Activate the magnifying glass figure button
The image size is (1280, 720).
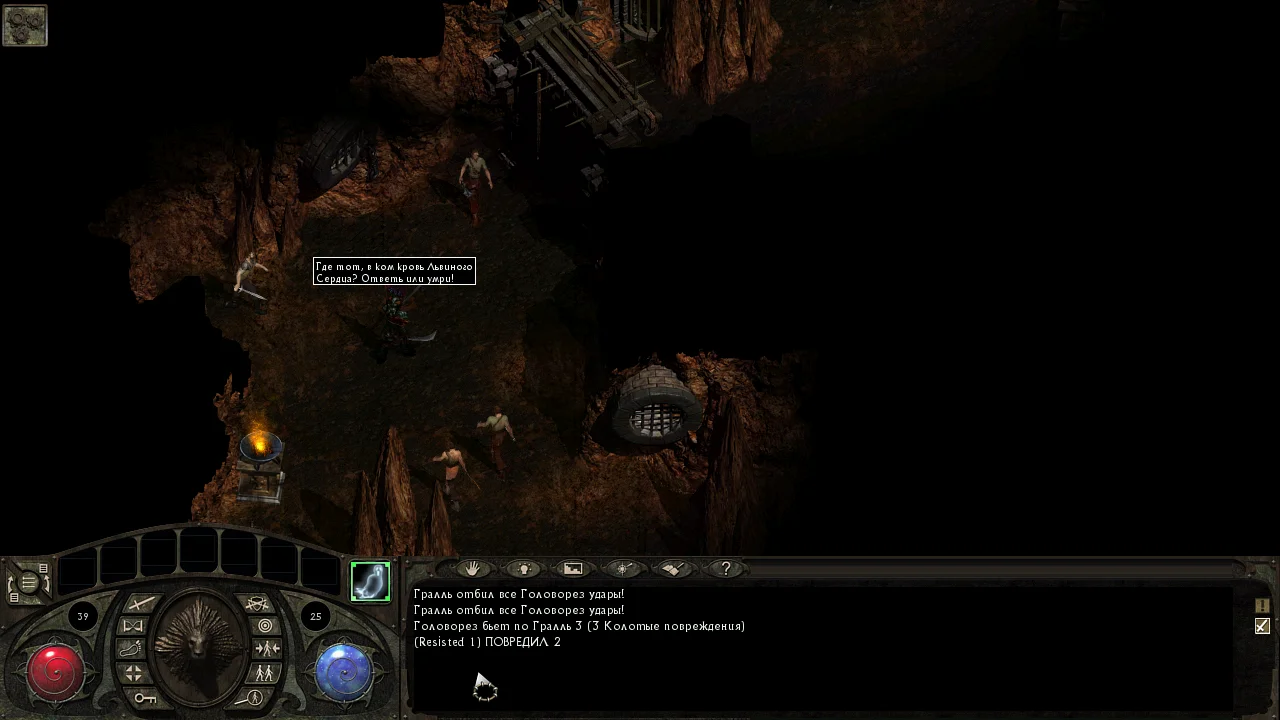click(x=253, y=697)
